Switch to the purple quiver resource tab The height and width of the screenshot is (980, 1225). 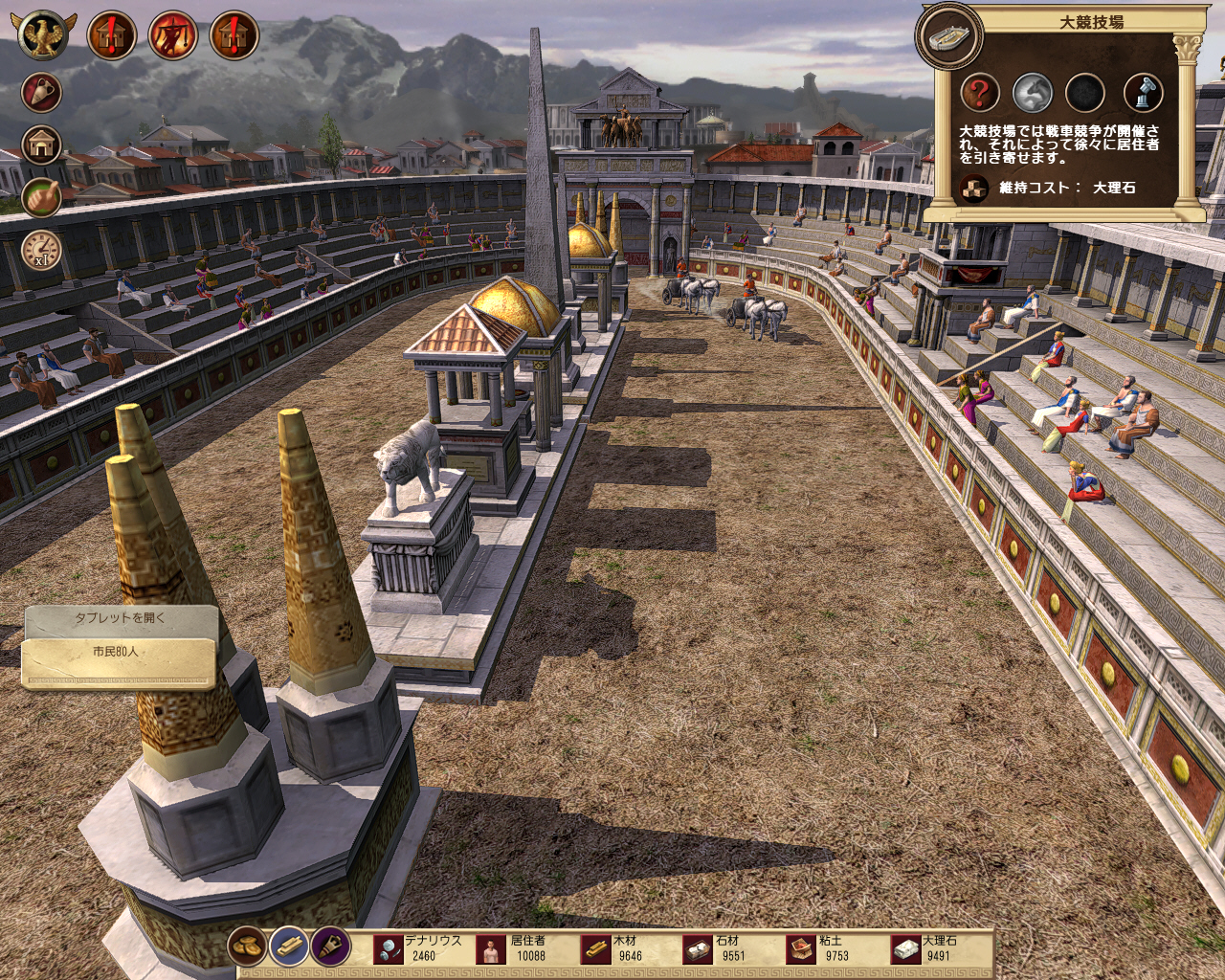pyautogui.click(x=330, y=947)
